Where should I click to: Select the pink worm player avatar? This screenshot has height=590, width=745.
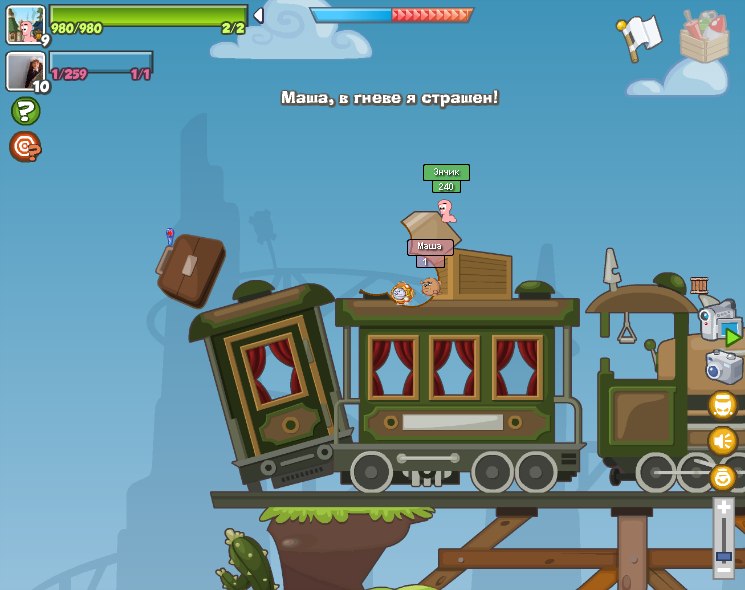point(25,24)
